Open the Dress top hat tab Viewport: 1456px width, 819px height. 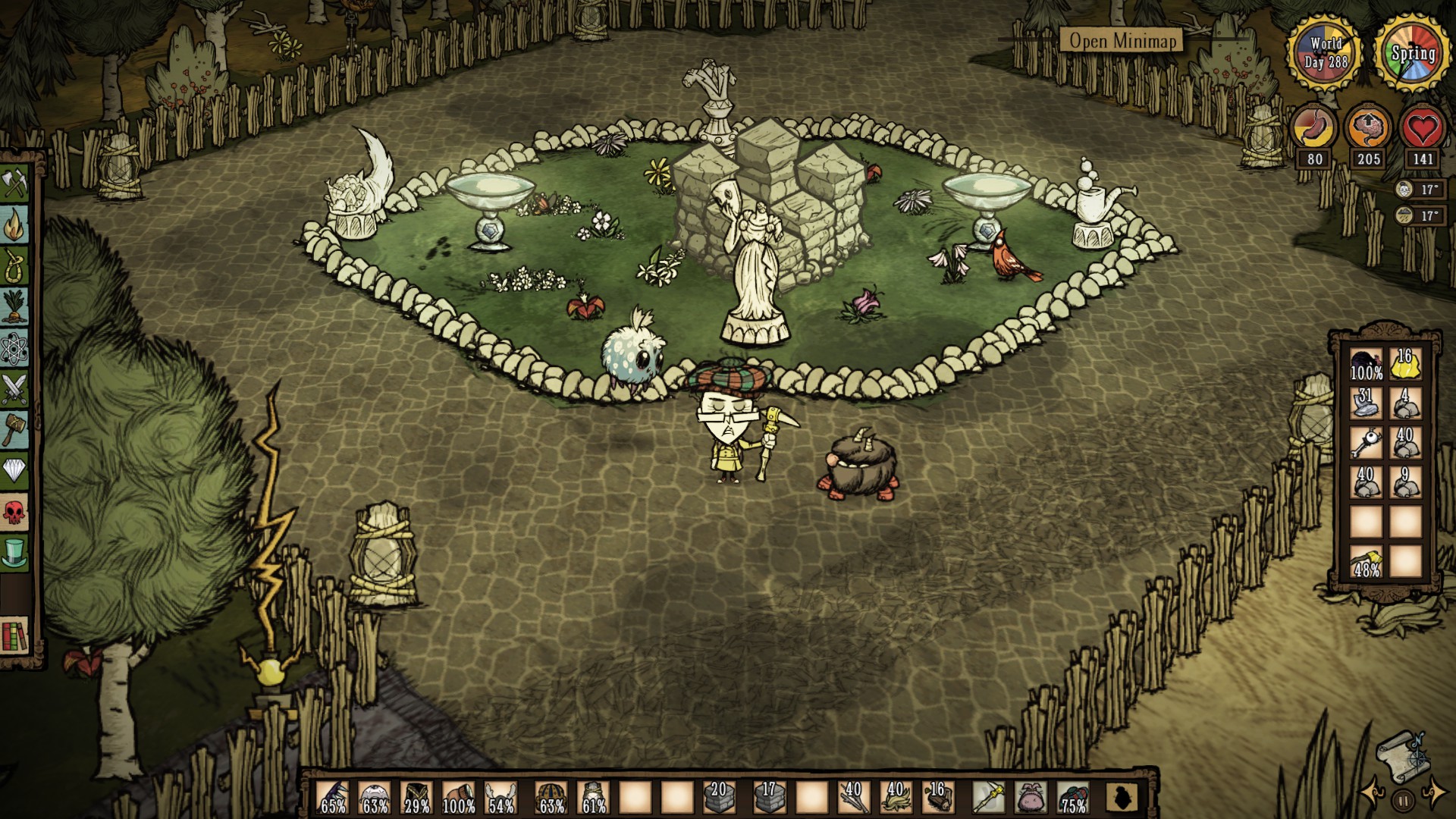tap(14, 553)
